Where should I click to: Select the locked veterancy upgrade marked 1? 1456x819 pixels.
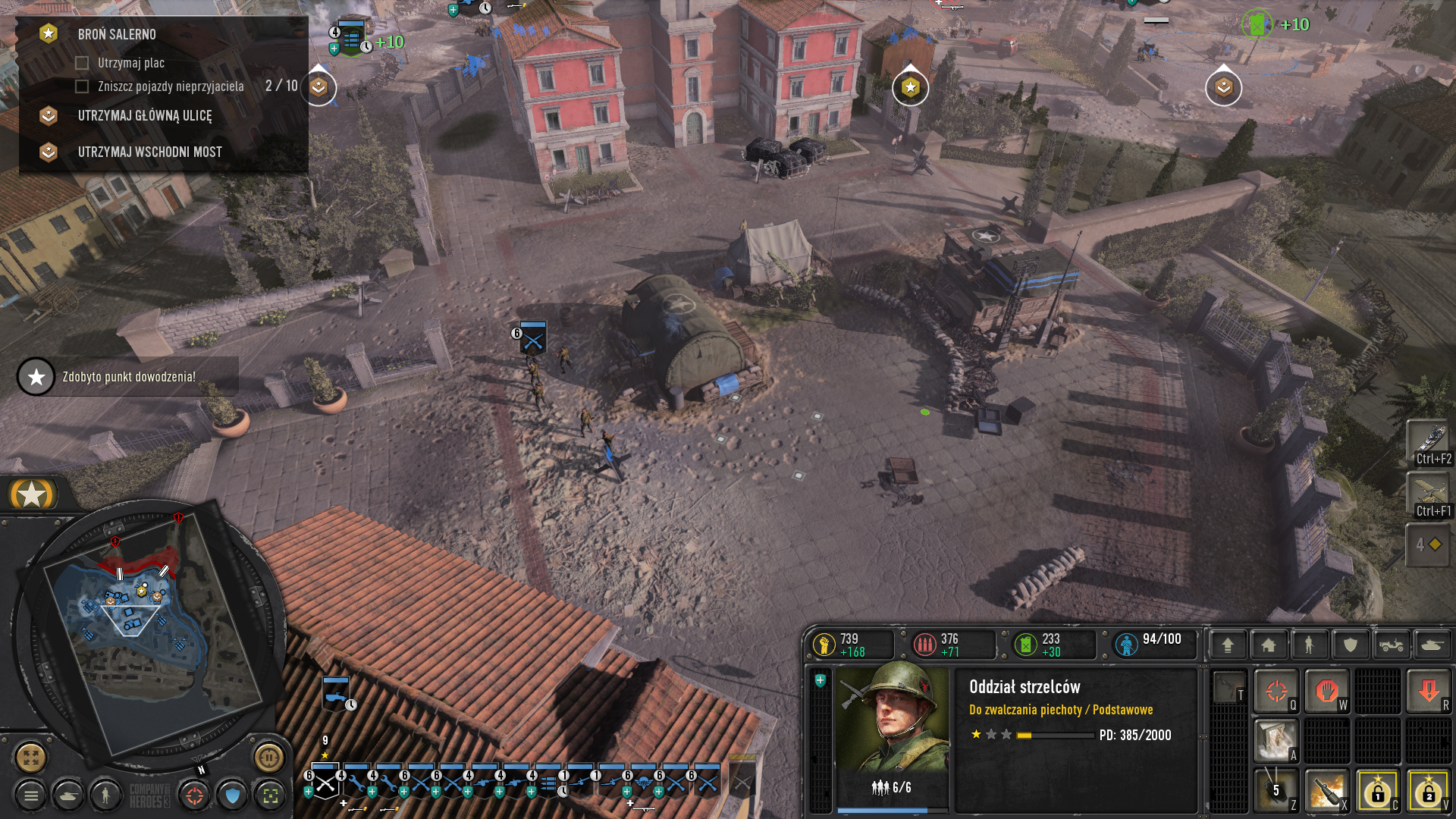click(1377, 790)
